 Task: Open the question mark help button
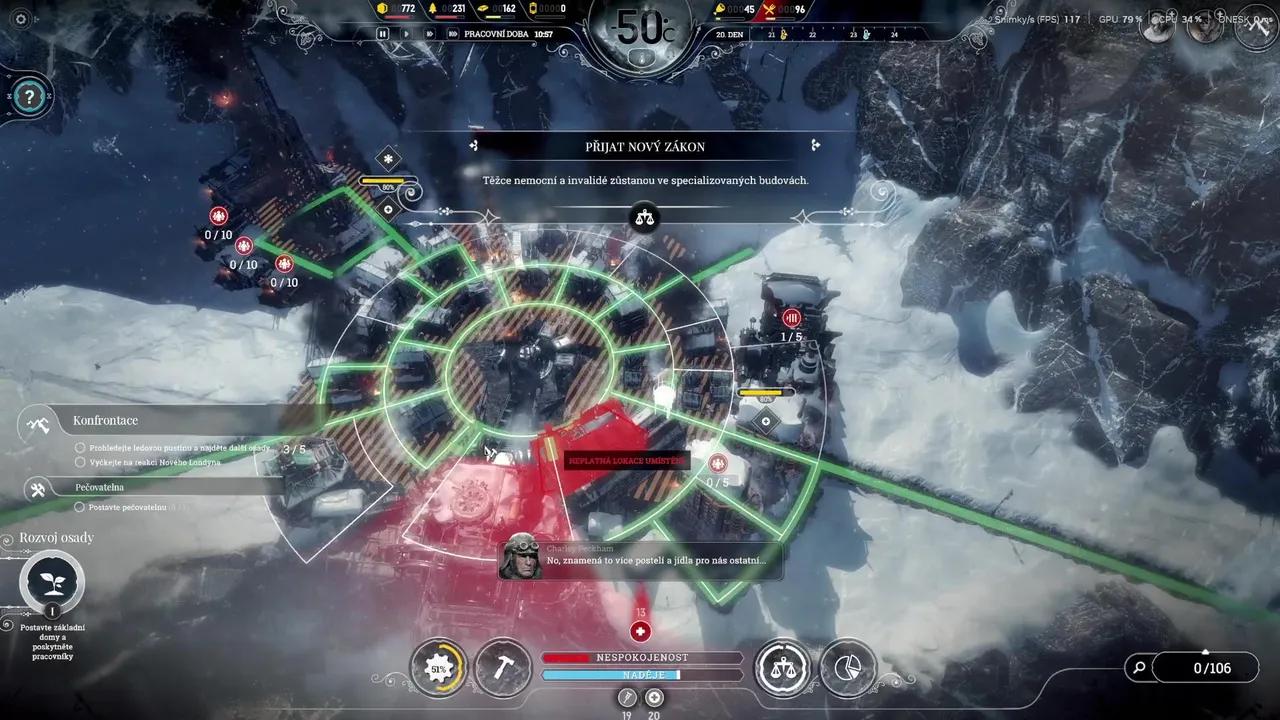pos(31,97)
